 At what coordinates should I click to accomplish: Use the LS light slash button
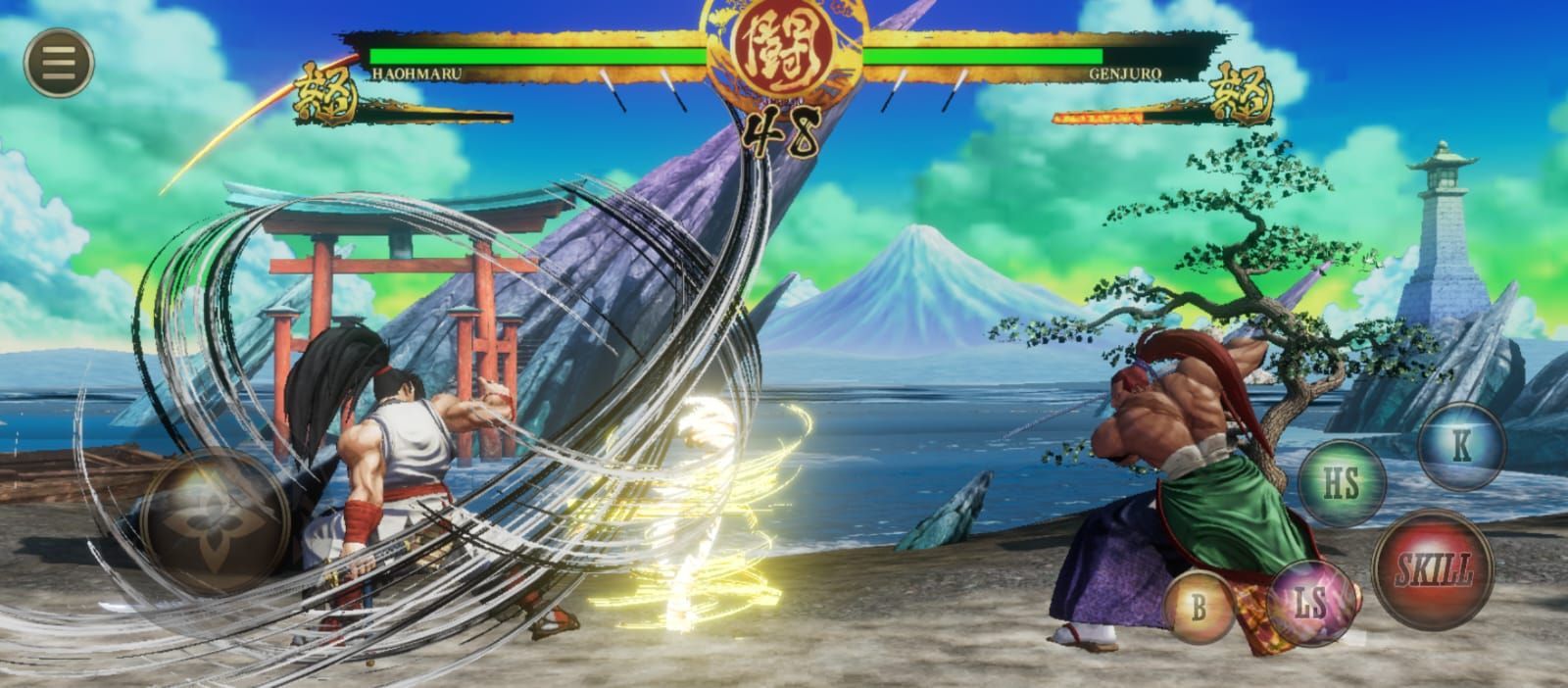coord(1309,603)
